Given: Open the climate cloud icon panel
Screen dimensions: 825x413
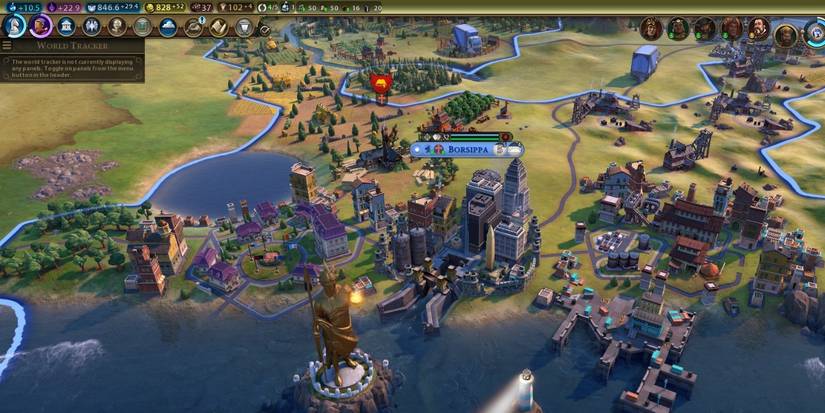Looking at the screenshot, I should coord(168,27).
